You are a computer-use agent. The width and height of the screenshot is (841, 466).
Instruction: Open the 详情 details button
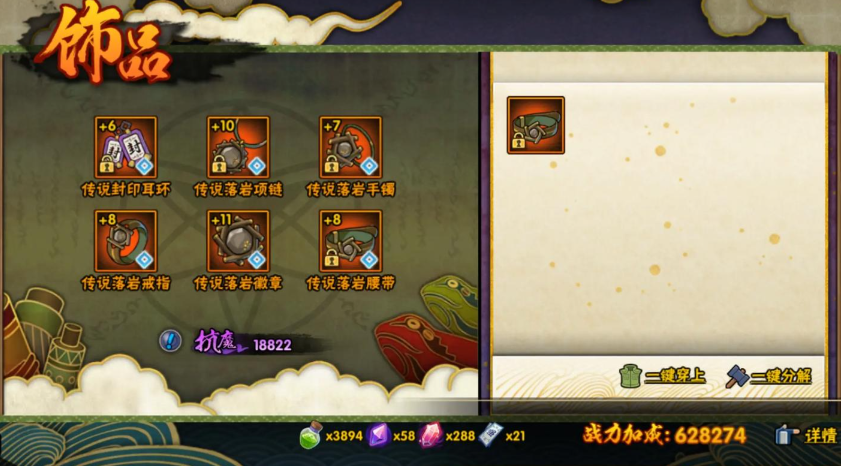click(807, 435)
